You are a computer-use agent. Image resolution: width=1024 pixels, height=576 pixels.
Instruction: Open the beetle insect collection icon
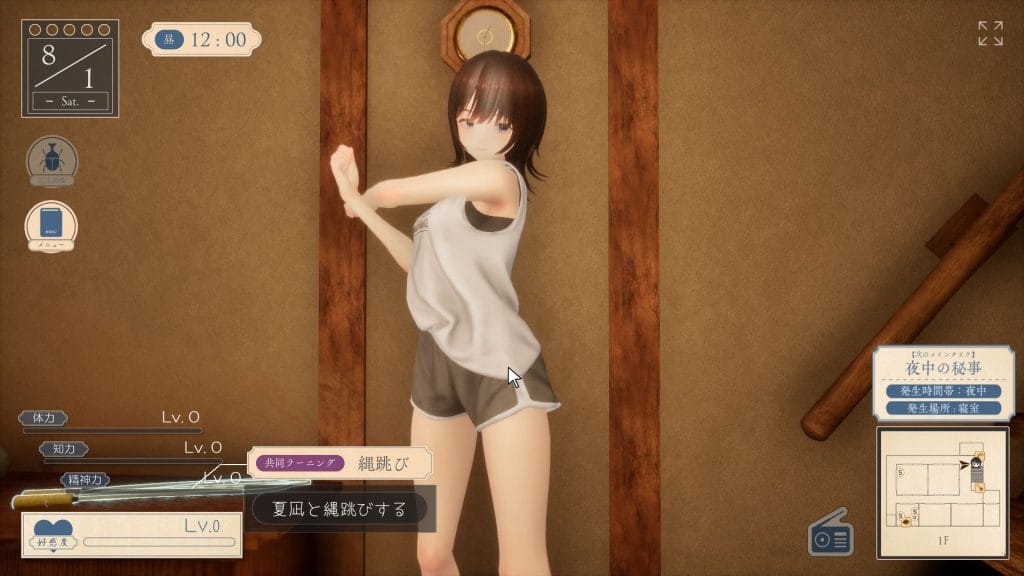click(52, 160)
